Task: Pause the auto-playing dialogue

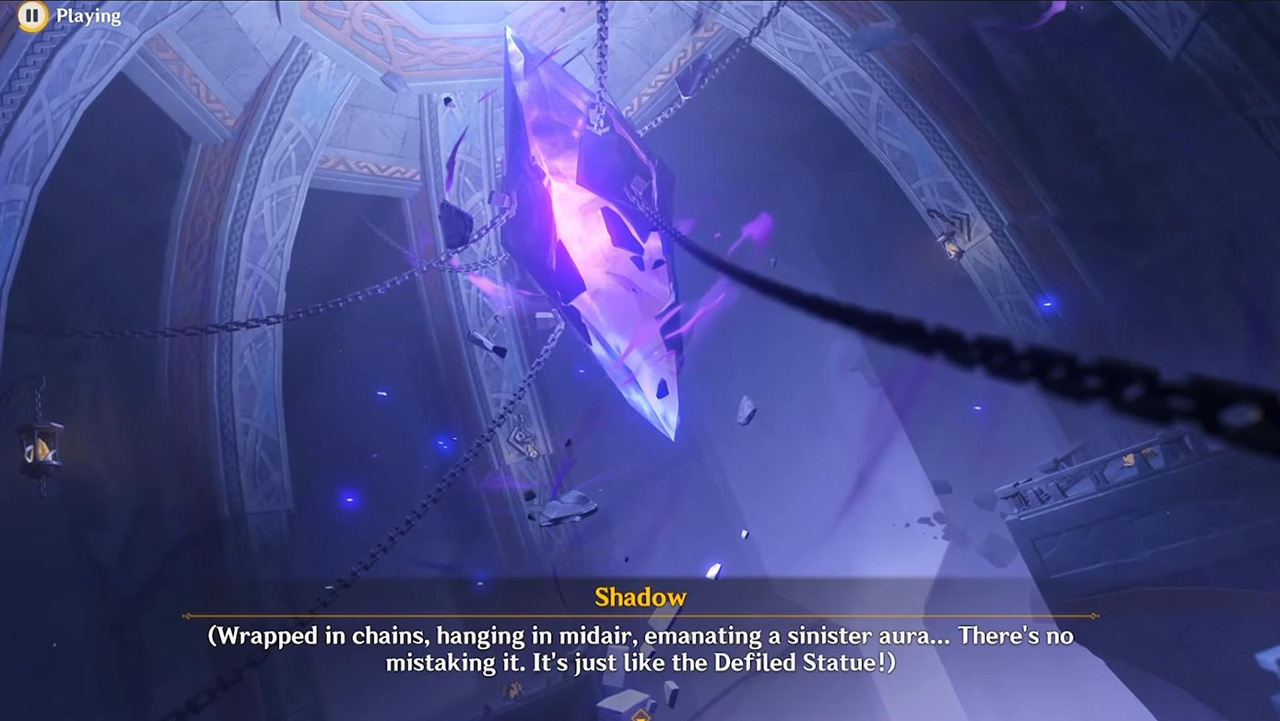Action: (33, 16)
